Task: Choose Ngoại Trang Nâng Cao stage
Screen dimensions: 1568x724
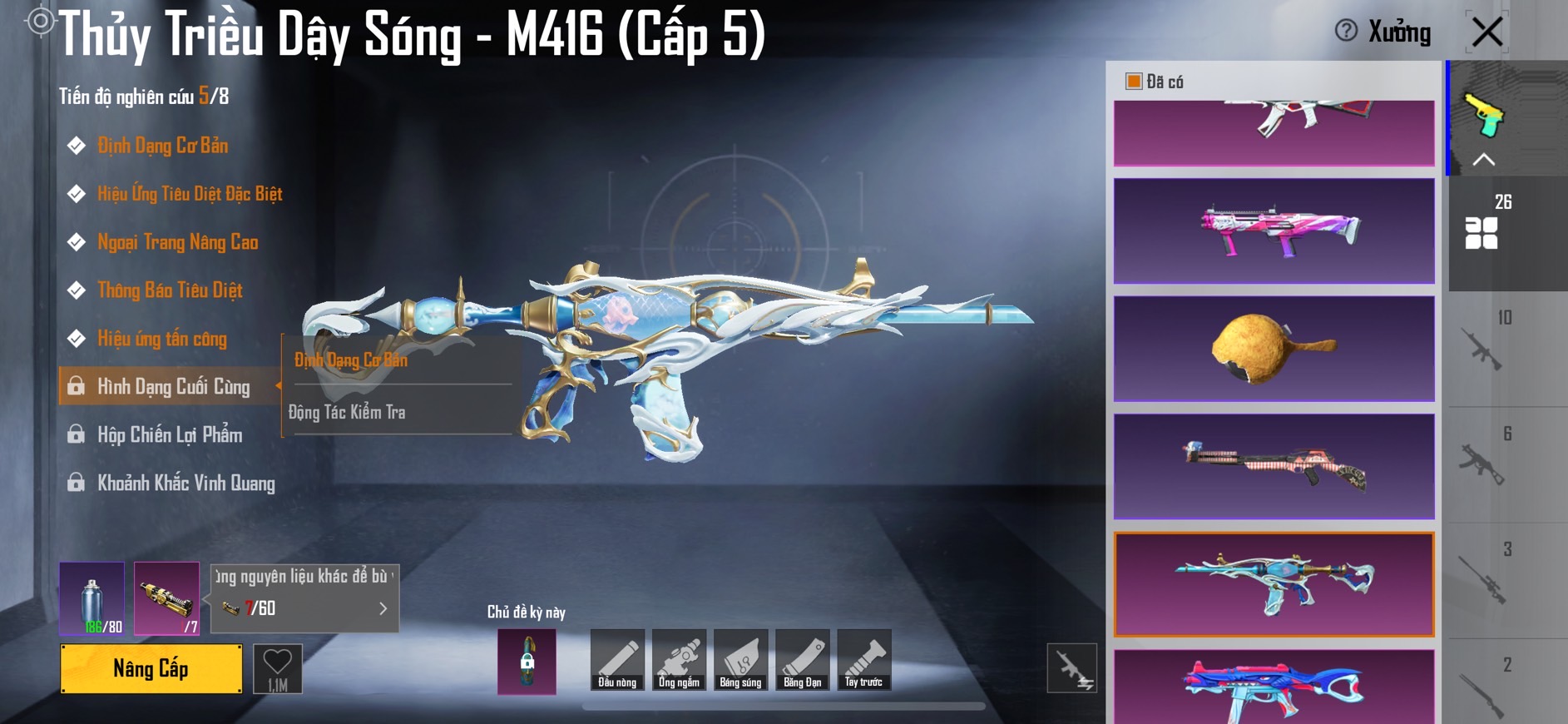Action: (177, 242)
